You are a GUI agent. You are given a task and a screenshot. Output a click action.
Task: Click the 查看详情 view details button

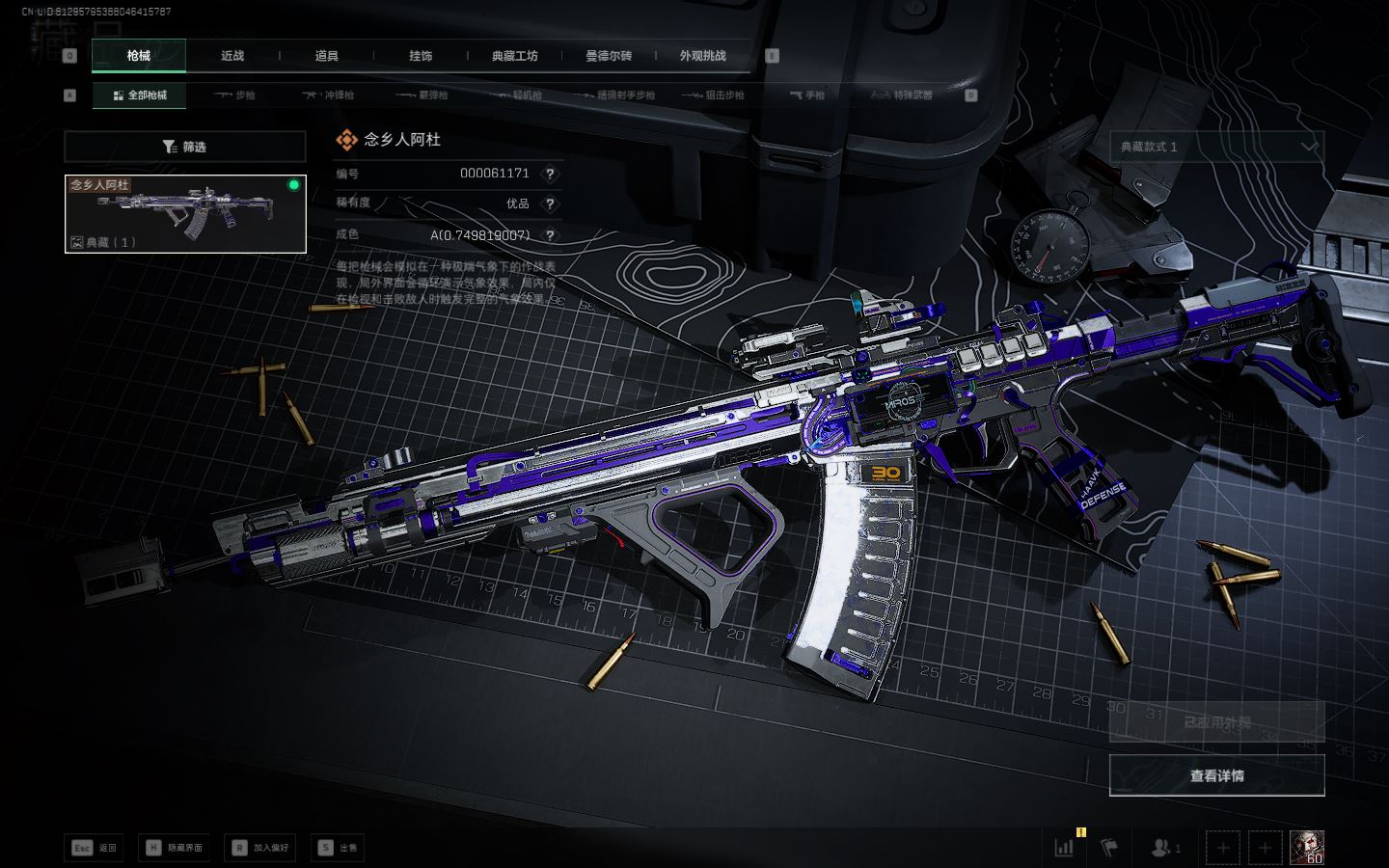(1216, 775)
